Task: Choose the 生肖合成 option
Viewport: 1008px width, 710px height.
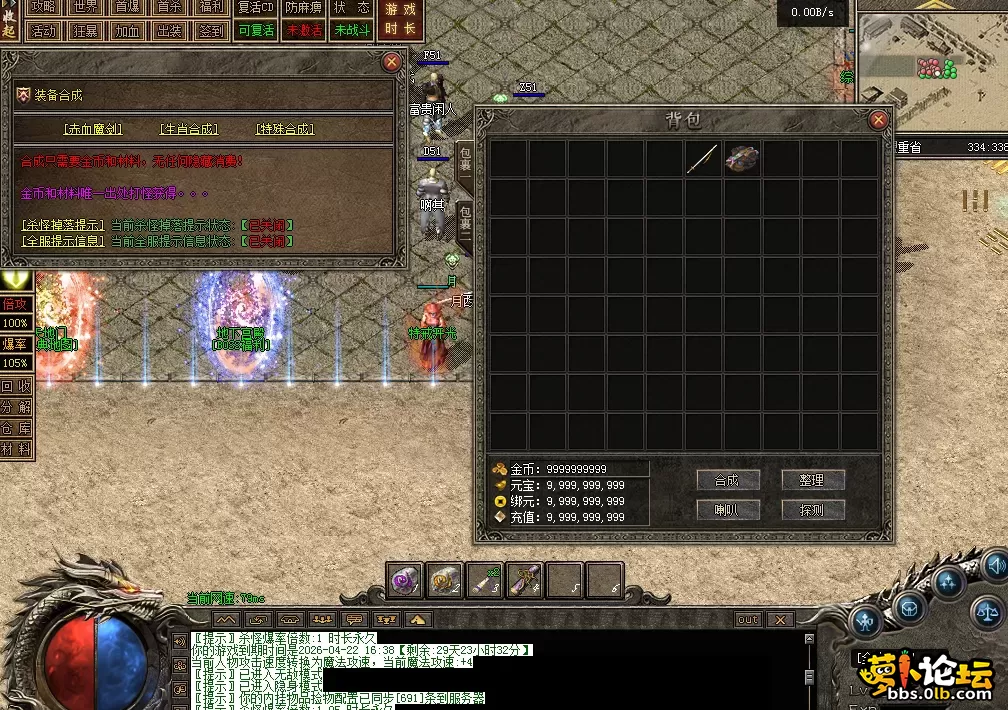Action: tap(189, 129)
